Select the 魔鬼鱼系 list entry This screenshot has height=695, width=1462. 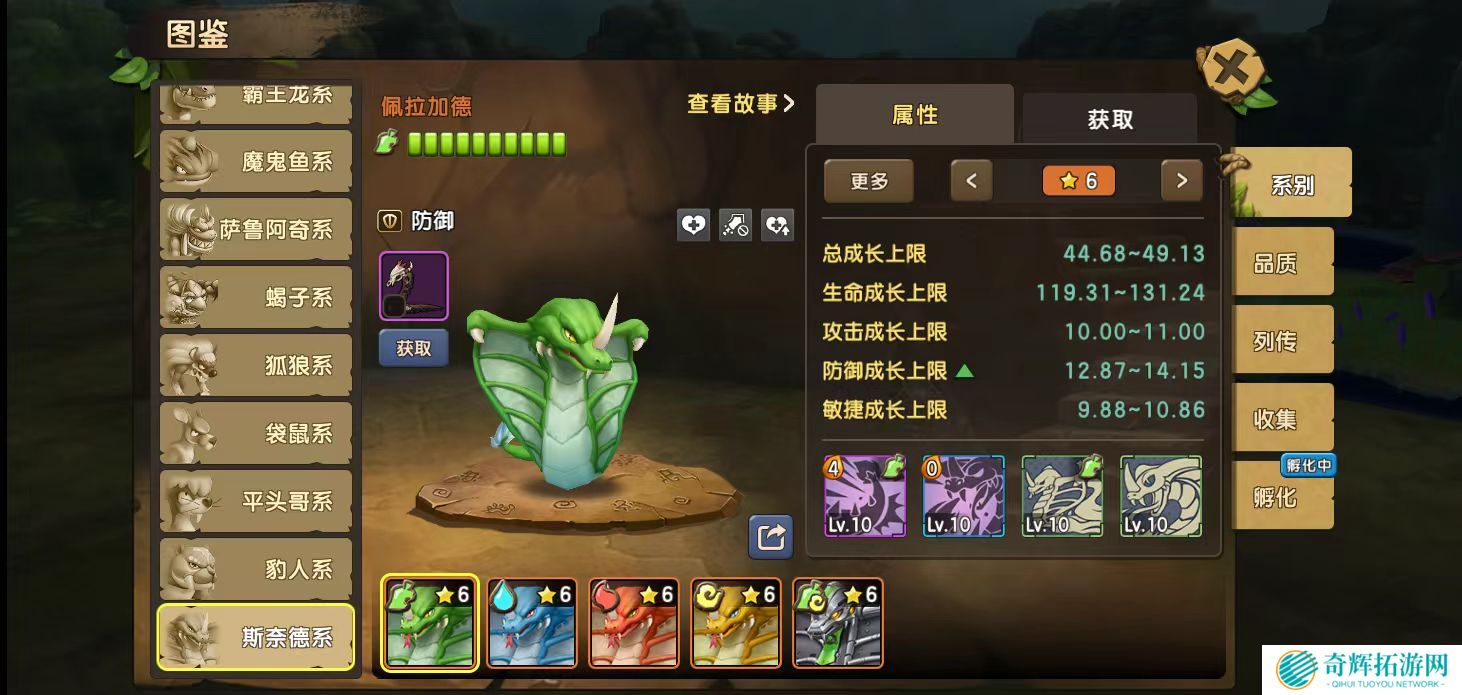(256, 161)
